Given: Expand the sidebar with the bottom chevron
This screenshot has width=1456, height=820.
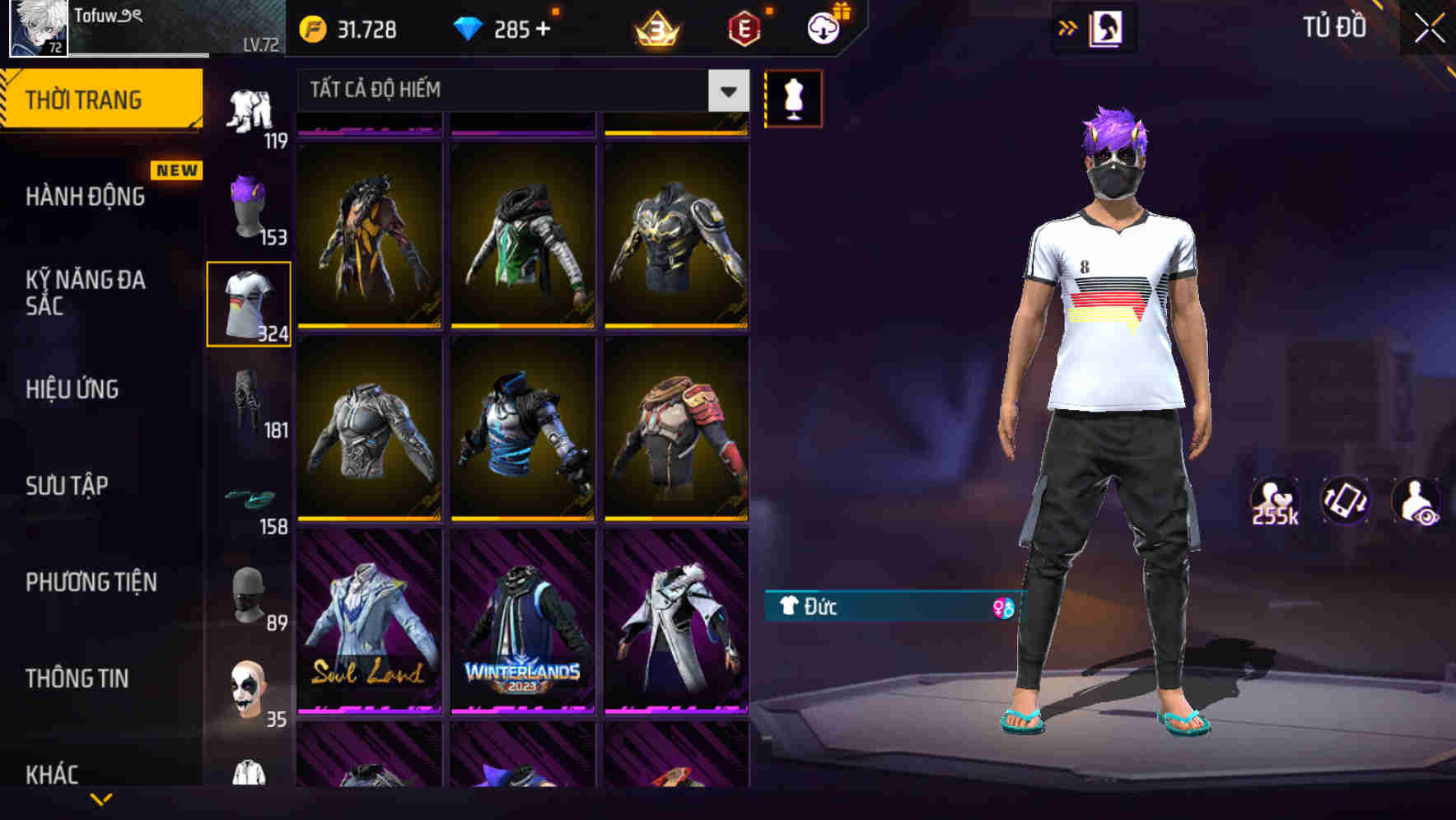Looking at the screenshot, I should coord(102,797).
